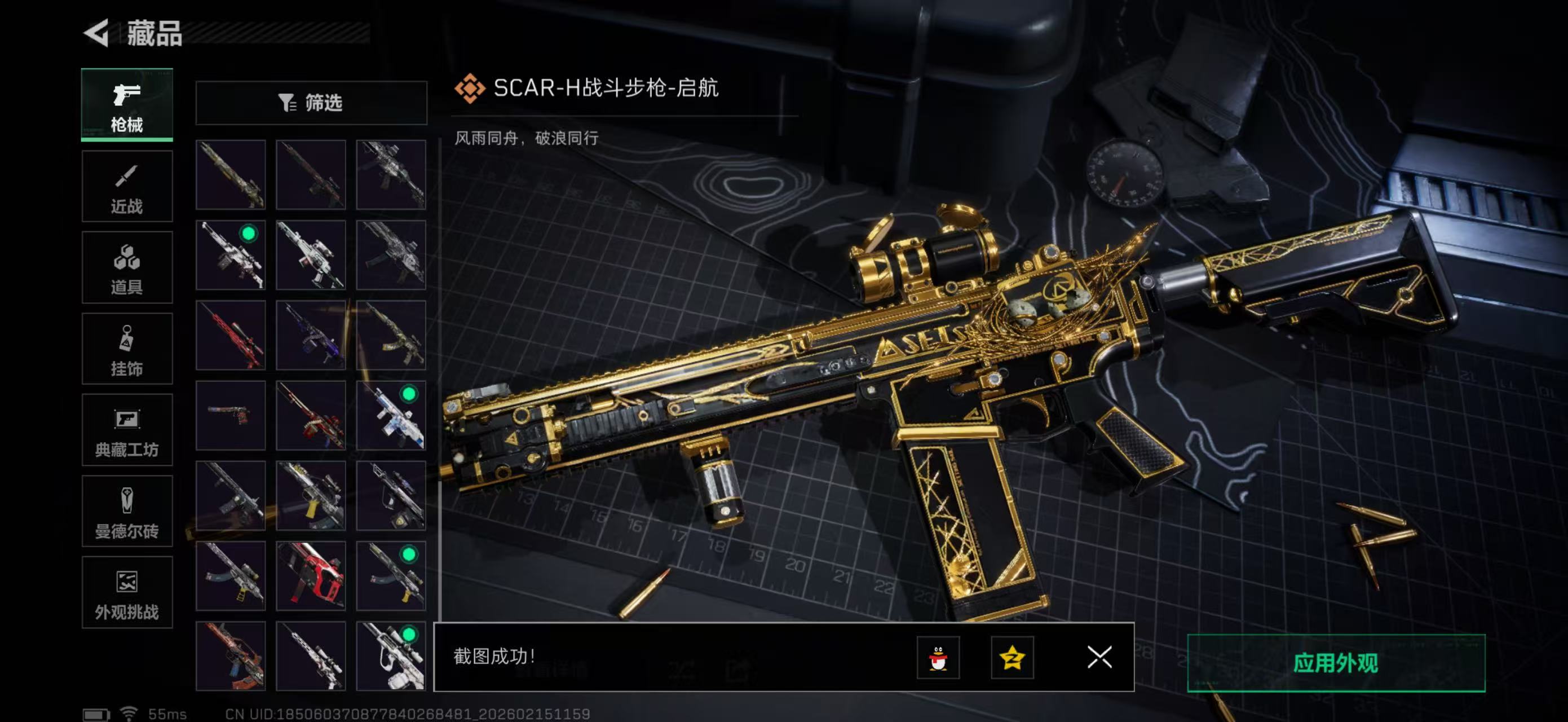Screen dimensions: 1568x722
Task: Select the gold camo rifle thumbnail top left
Action: point(230,175)
